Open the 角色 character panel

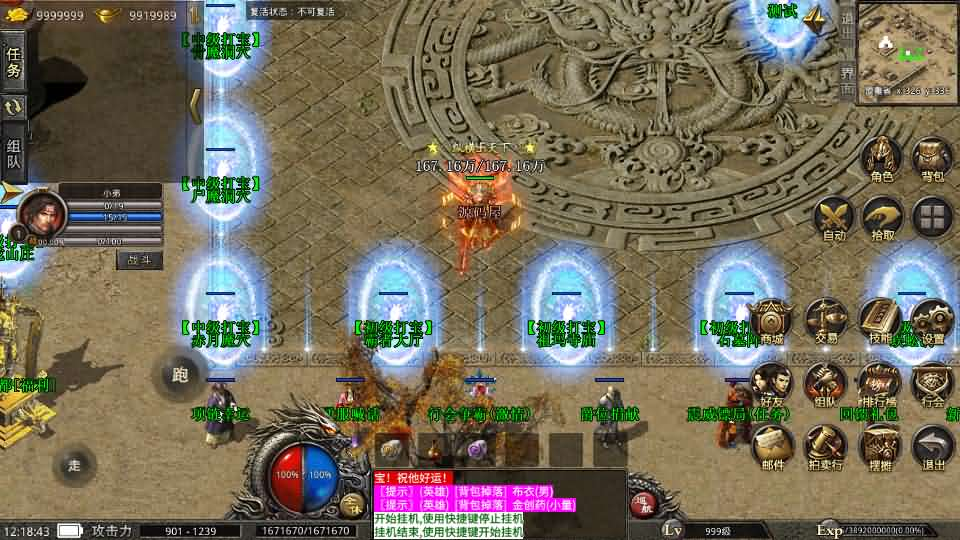tap(881, 160)
